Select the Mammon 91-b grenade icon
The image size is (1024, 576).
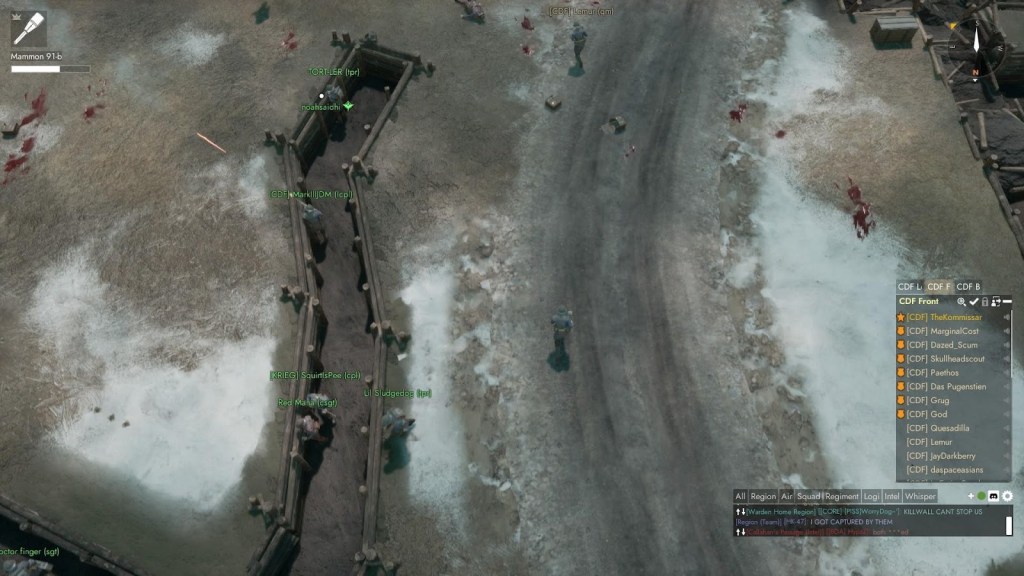[29, 28]
